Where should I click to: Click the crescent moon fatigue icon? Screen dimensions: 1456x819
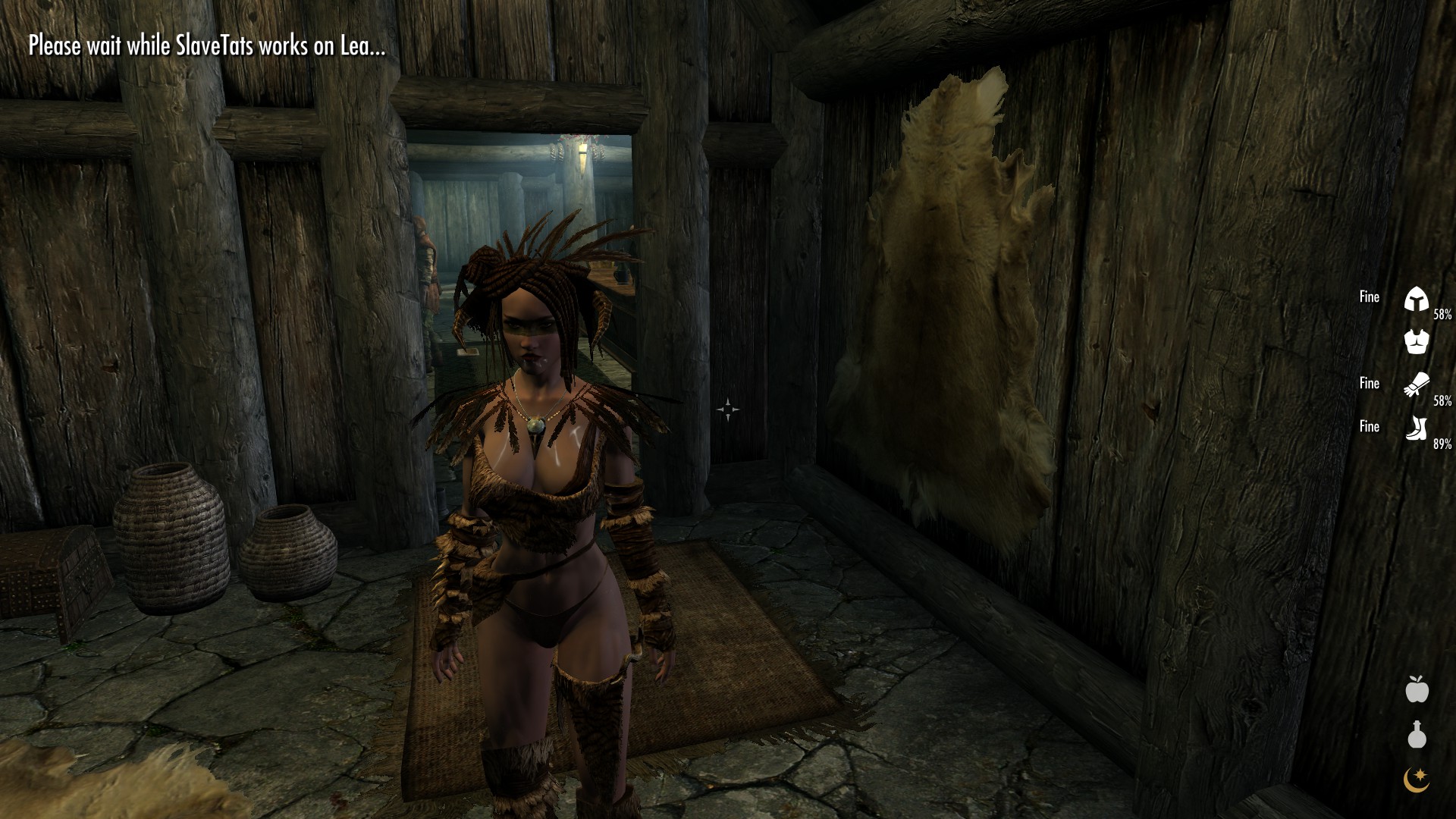(1417, 779)
